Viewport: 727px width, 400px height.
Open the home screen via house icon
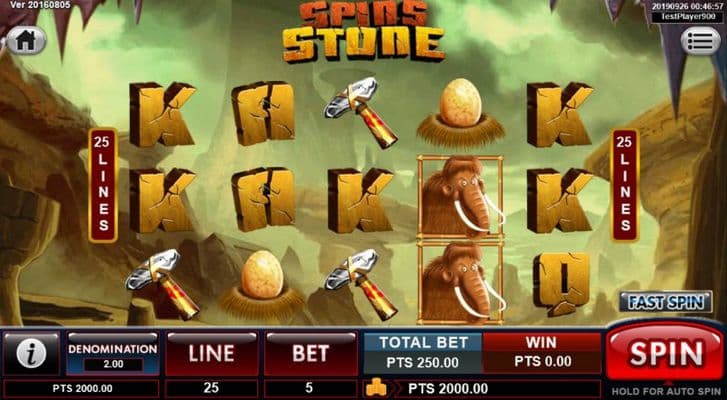[x=26, y=41]
